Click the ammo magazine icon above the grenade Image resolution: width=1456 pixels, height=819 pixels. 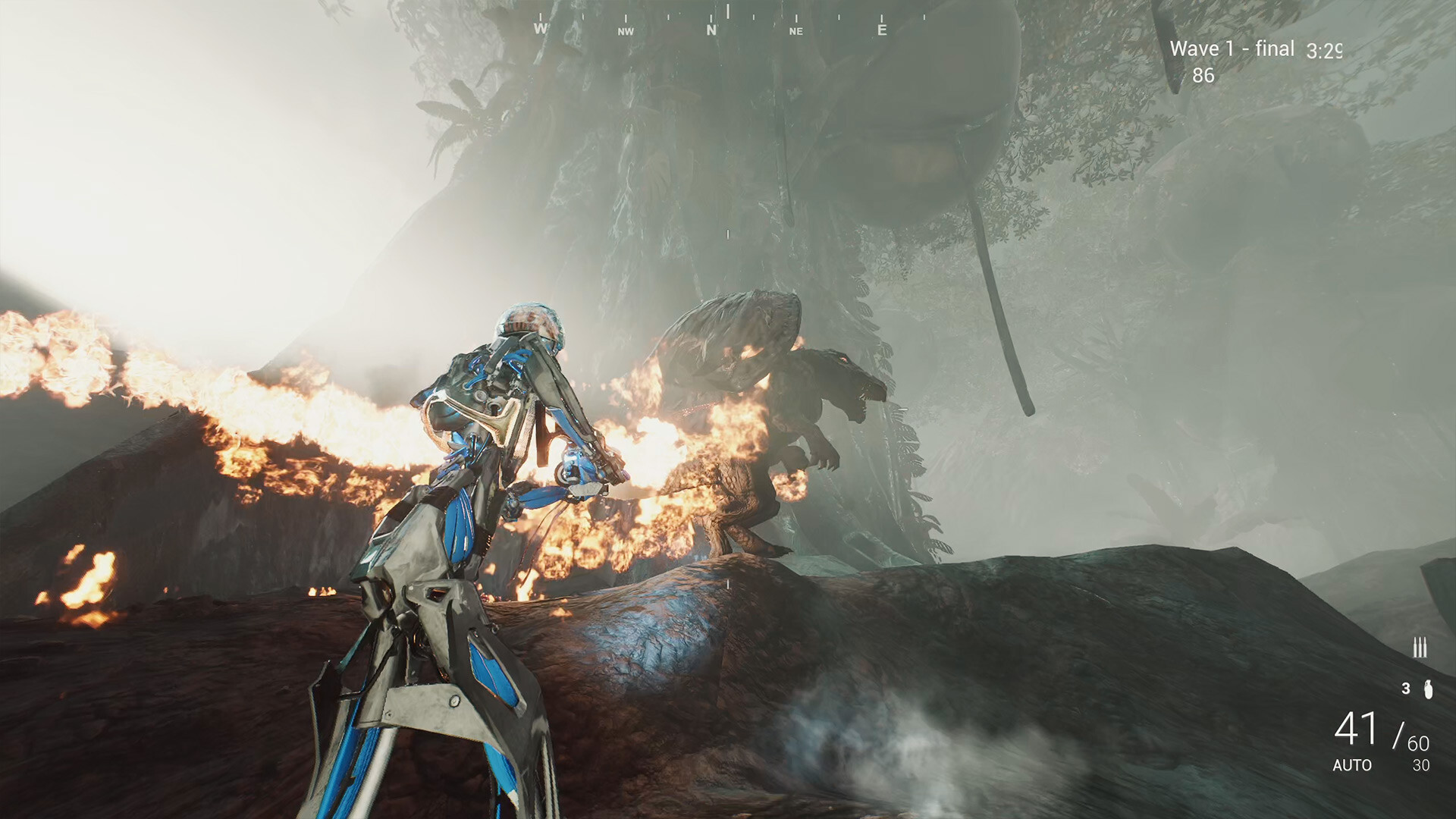[1420, 645]
